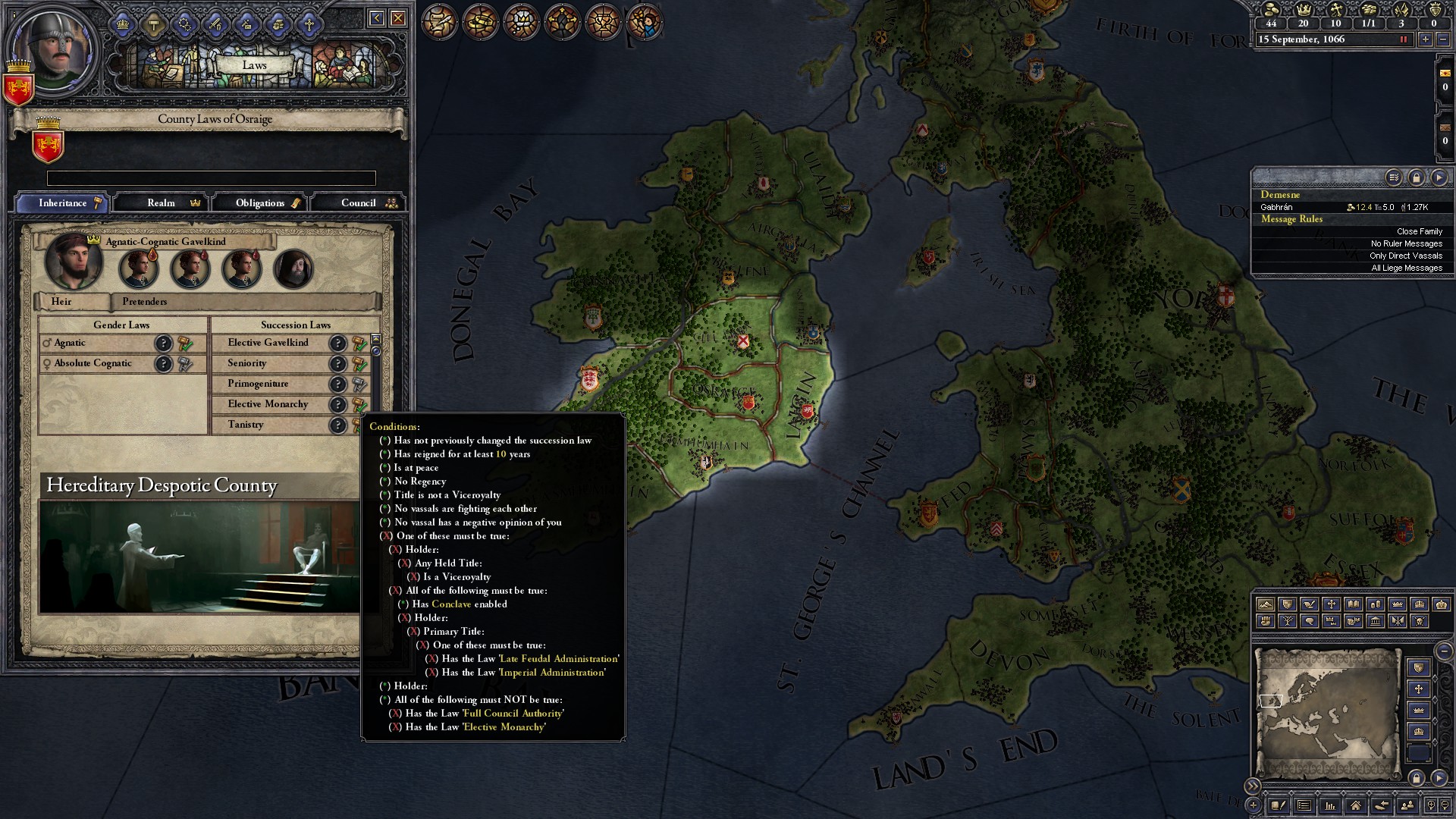
Task: Show info for the Agnatic gender law
Action: pyautogui.click(x=164, y=344)
